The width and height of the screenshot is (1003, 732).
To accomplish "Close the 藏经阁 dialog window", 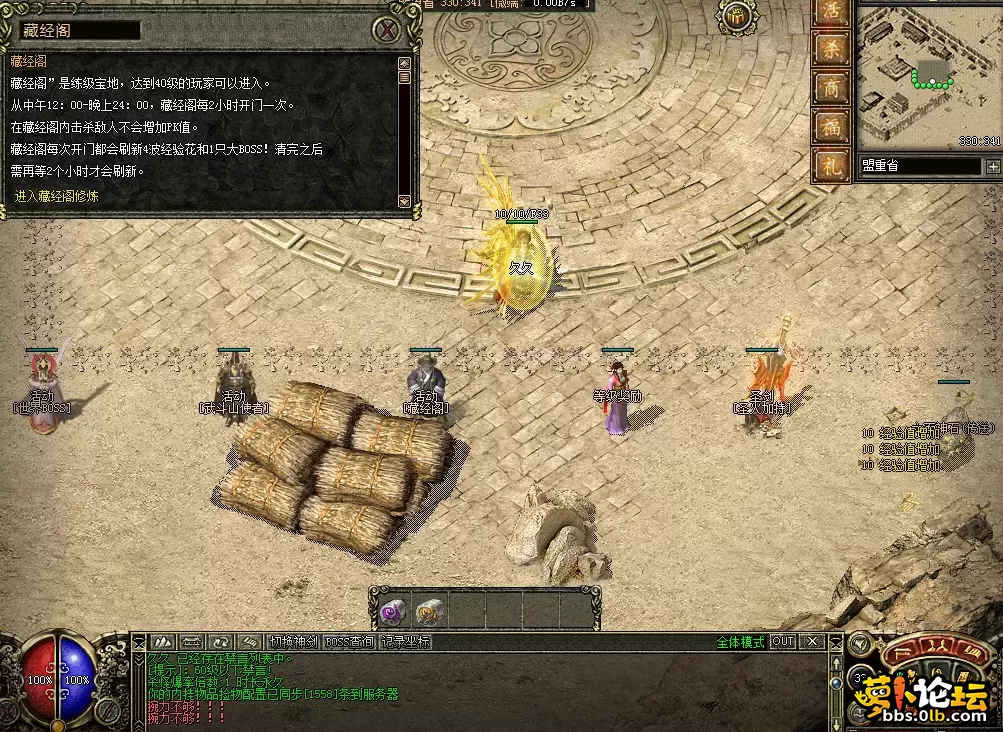I will [387, 30].
